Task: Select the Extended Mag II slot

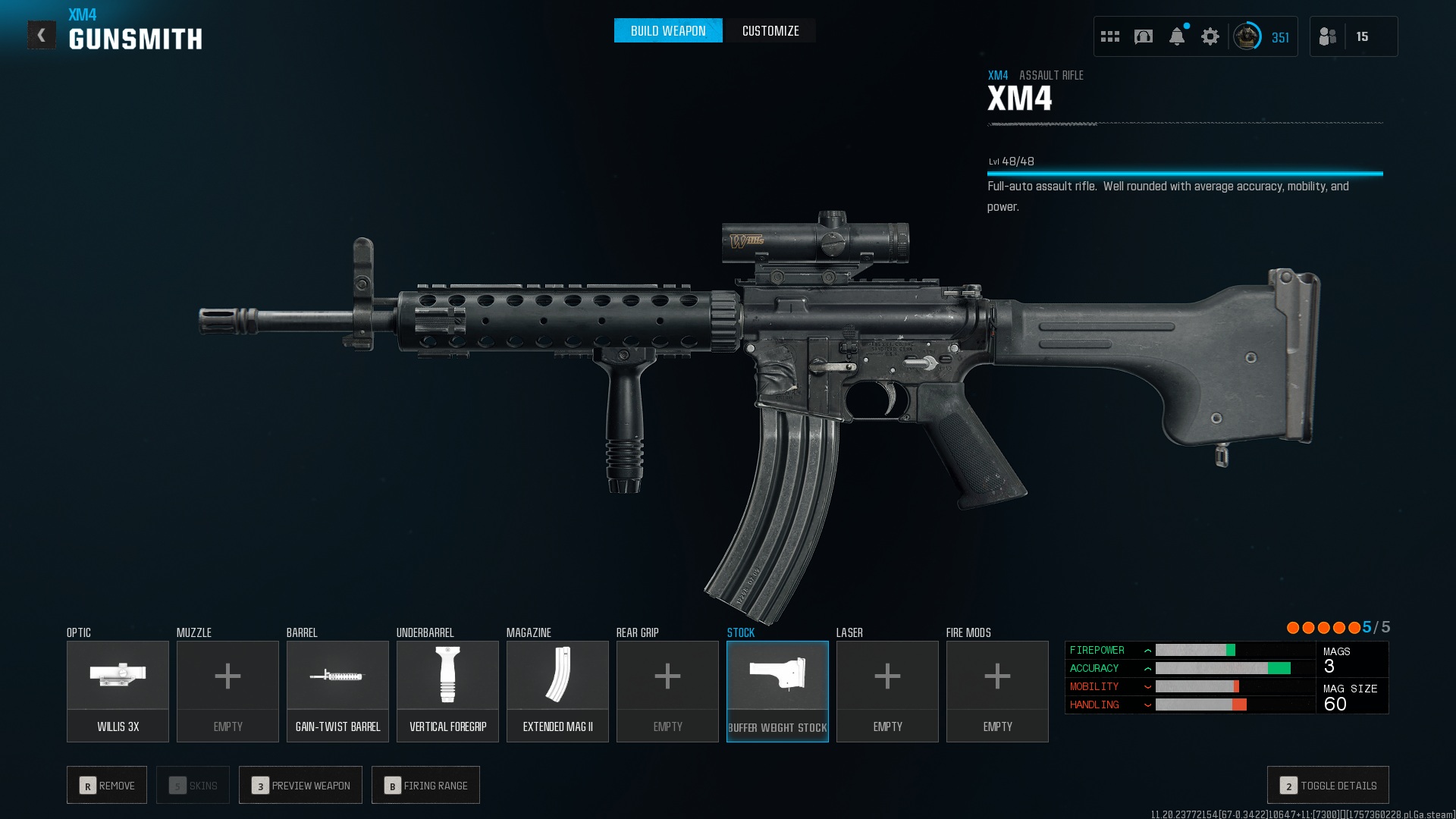Action: point(557,691)
